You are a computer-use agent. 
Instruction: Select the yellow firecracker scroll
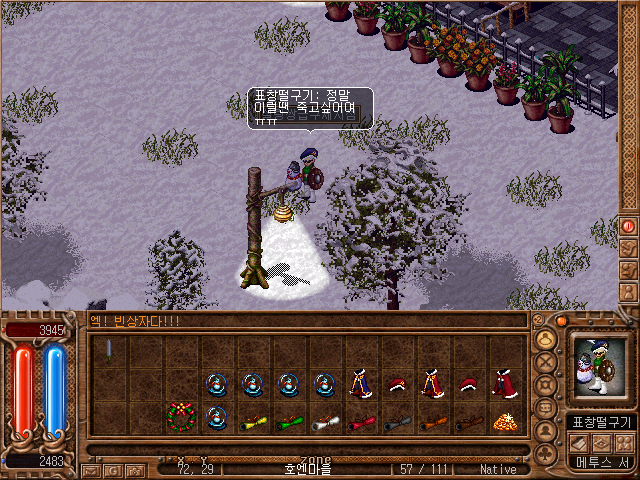251,421
